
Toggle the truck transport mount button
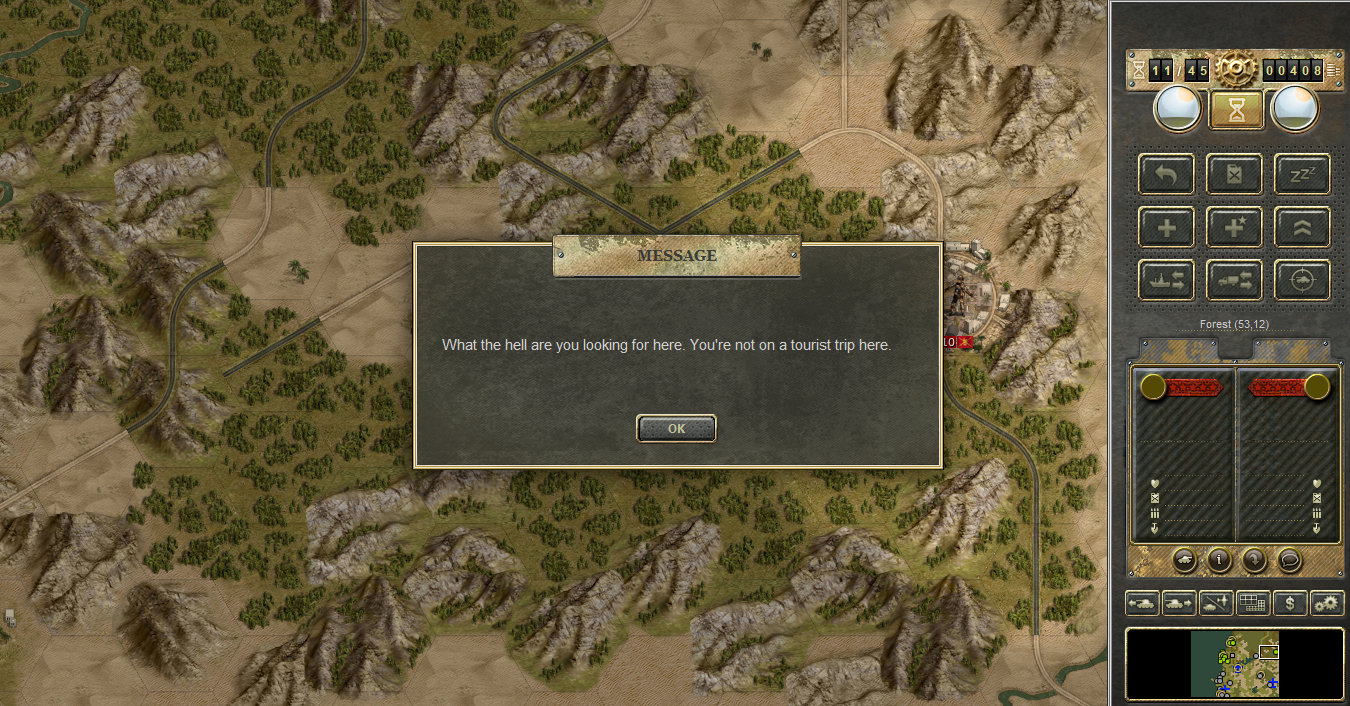pos(1234,281)
